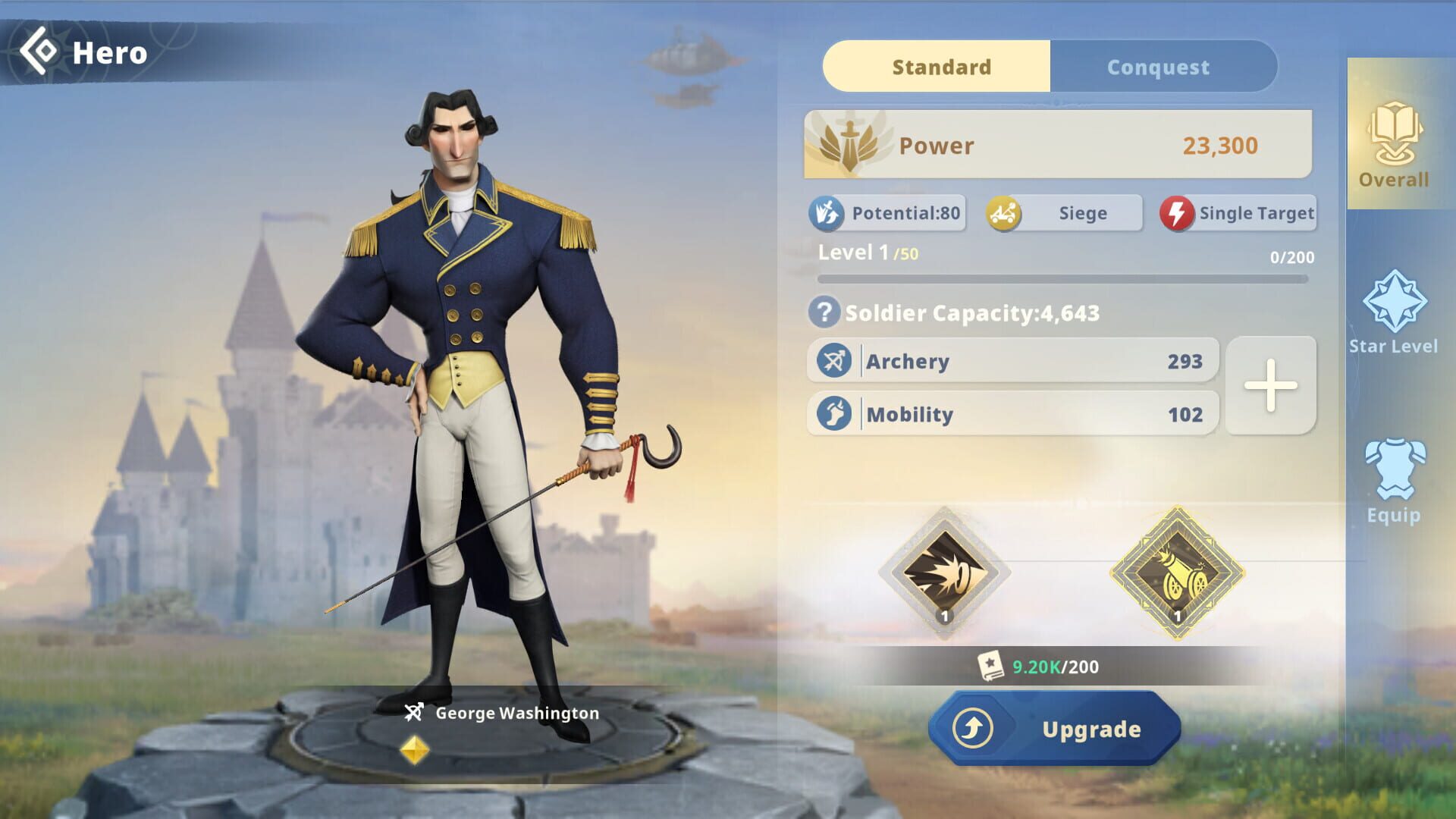This screenshot has height=819, width=1456.
Task: Select the Standard tab
Action: [x=940, y=67]
